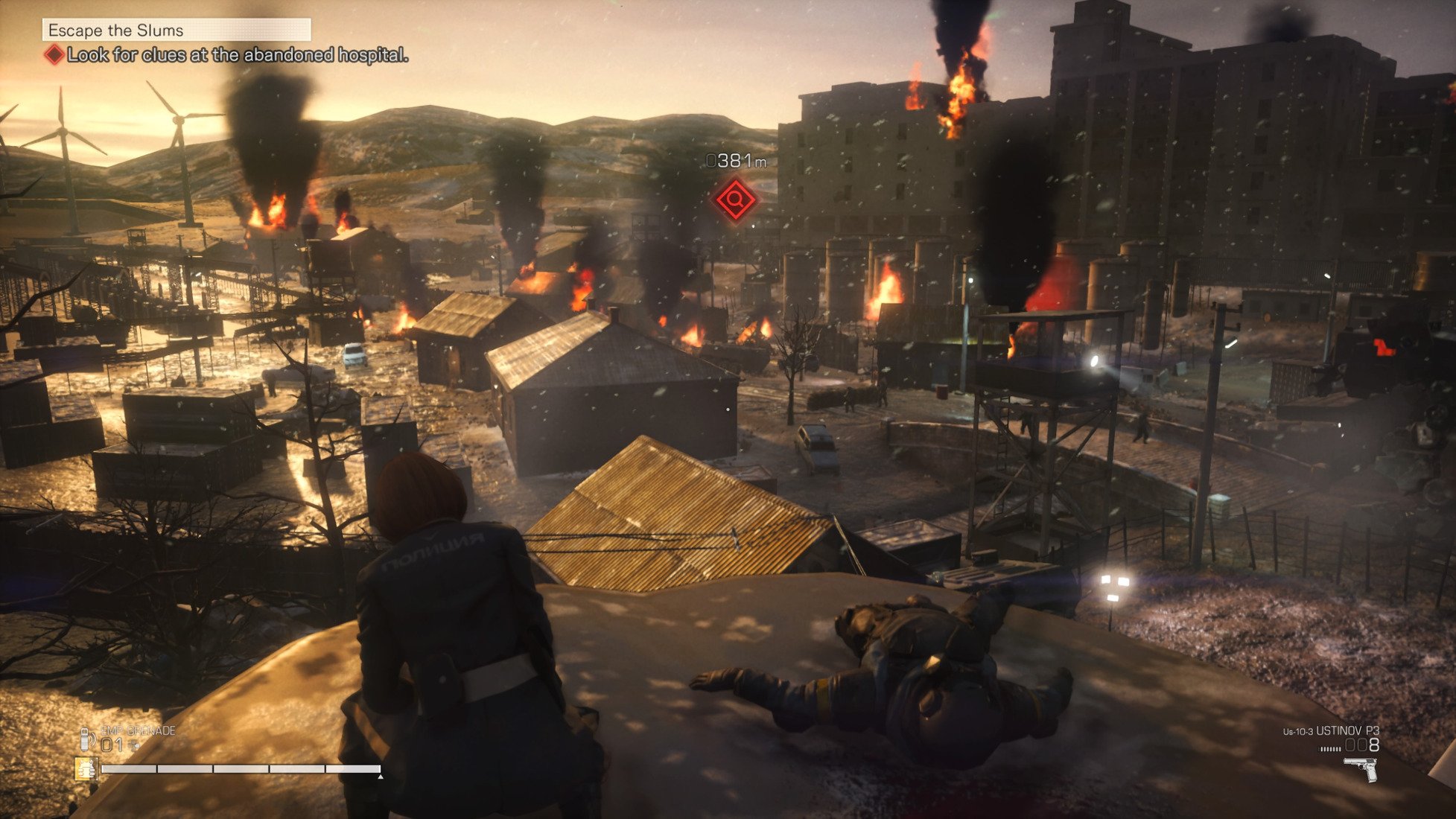Select the Ustinov P3 pistol icon
The image size is (1456, 819).
pos(1361,769)
